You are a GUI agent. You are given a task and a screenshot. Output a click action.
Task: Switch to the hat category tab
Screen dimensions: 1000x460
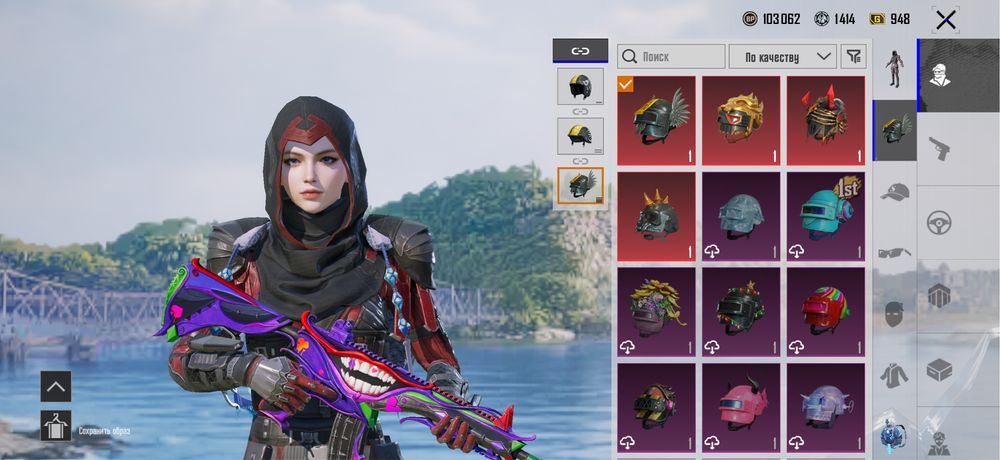click(x=895, y=192)
